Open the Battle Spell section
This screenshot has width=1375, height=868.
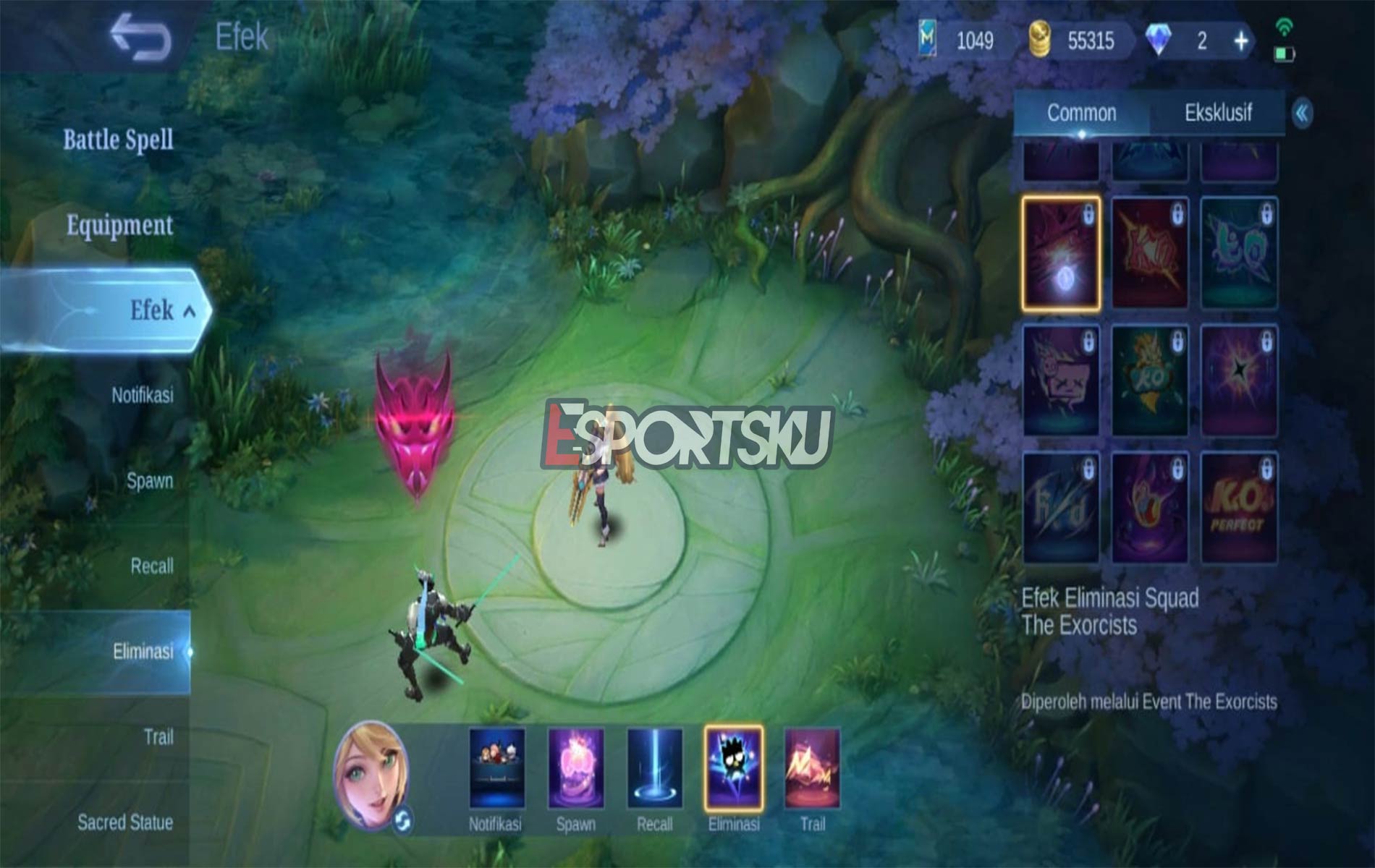click(118, 137)
